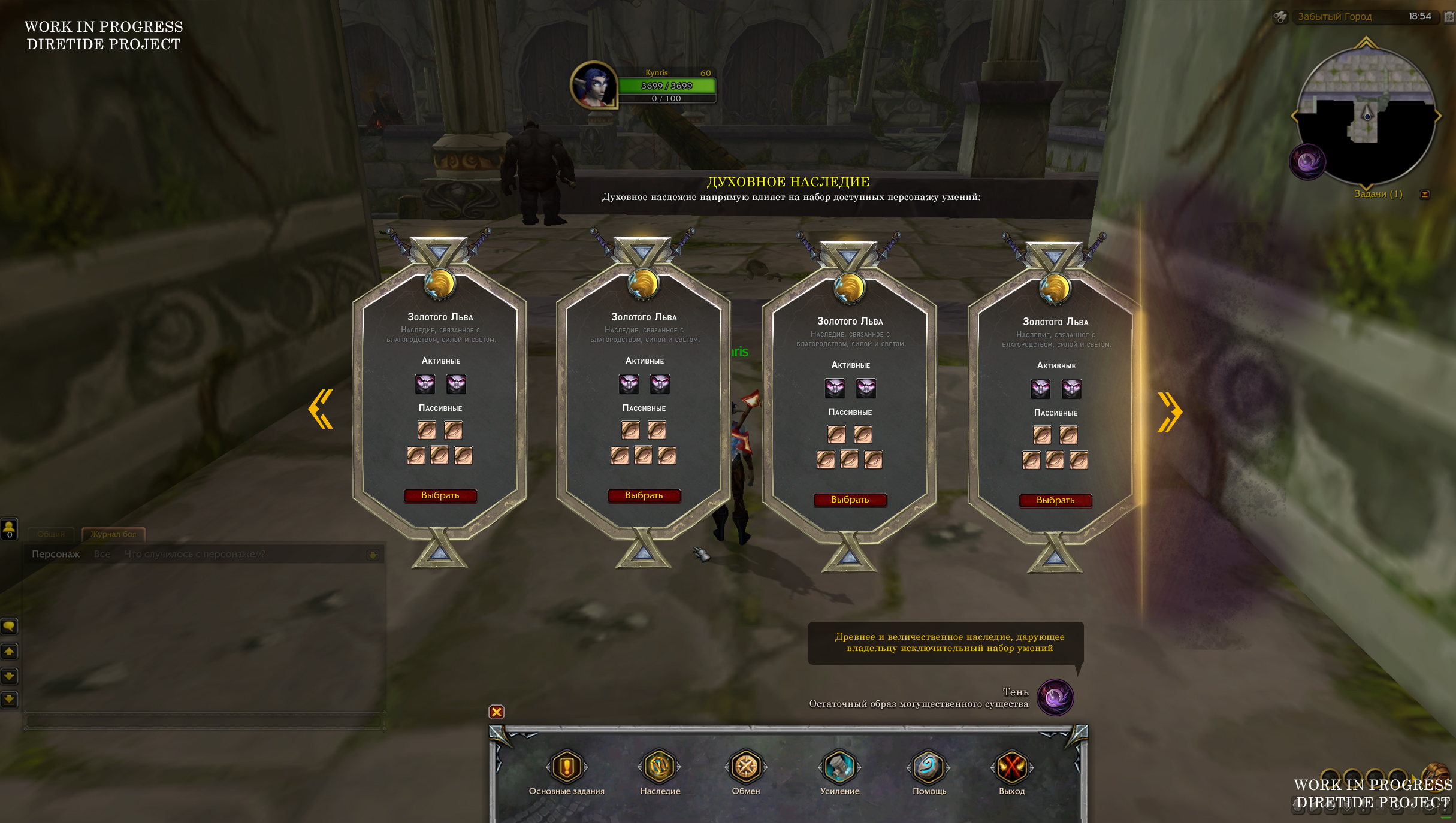This screenshot has height=823, width=1456.
Task: Click the circular minimap
Action: click(x=1366, y=114)
